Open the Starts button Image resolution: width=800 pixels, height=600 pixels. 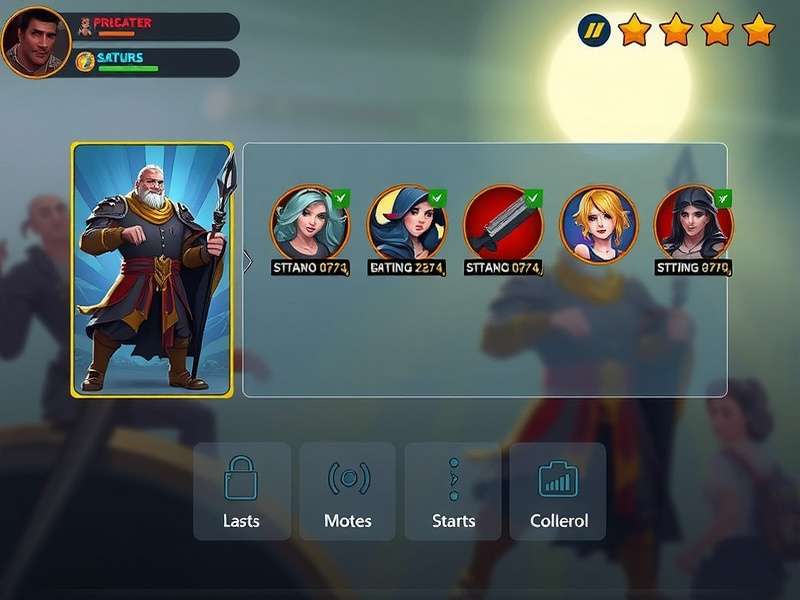pyautogui.click(x=453, y=491)
